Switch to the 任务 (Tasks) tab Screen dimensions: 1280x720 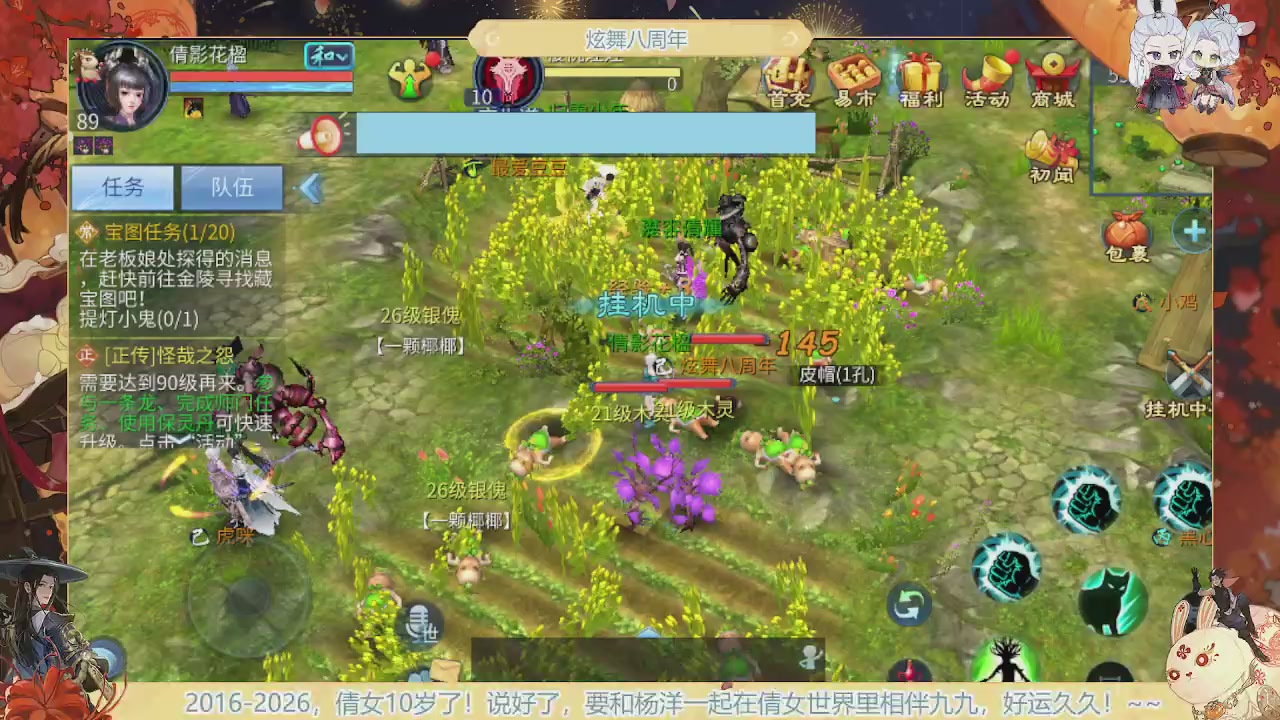tap(122, 188)
